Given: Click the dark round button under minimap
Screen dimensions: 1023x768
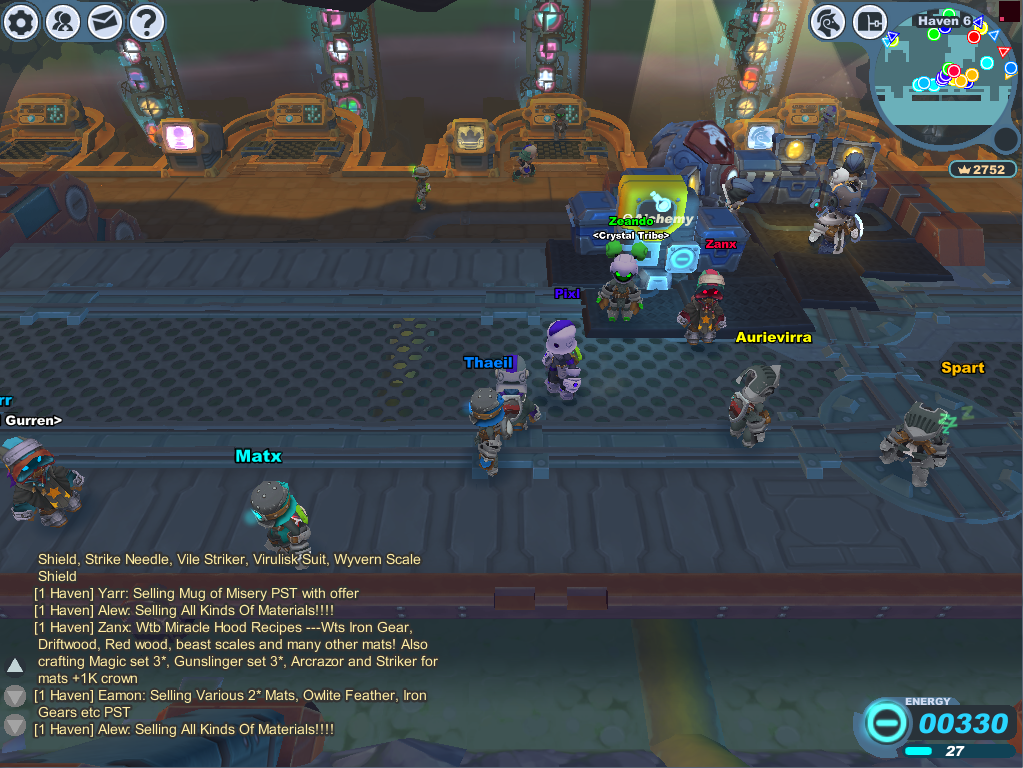Looking at the screenshot, I should coord(1006,139).
